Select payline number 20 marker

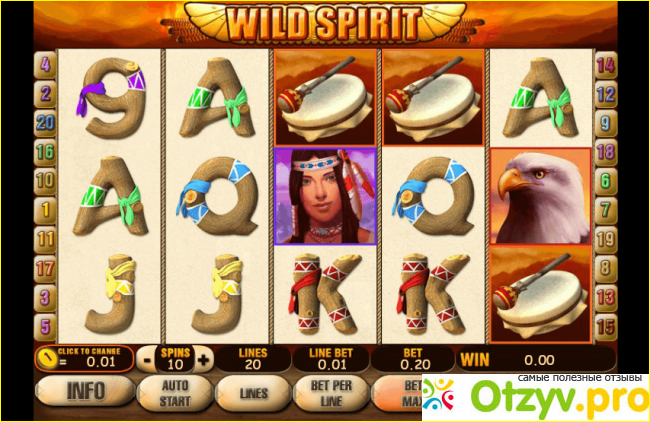[x=45, y=123]
